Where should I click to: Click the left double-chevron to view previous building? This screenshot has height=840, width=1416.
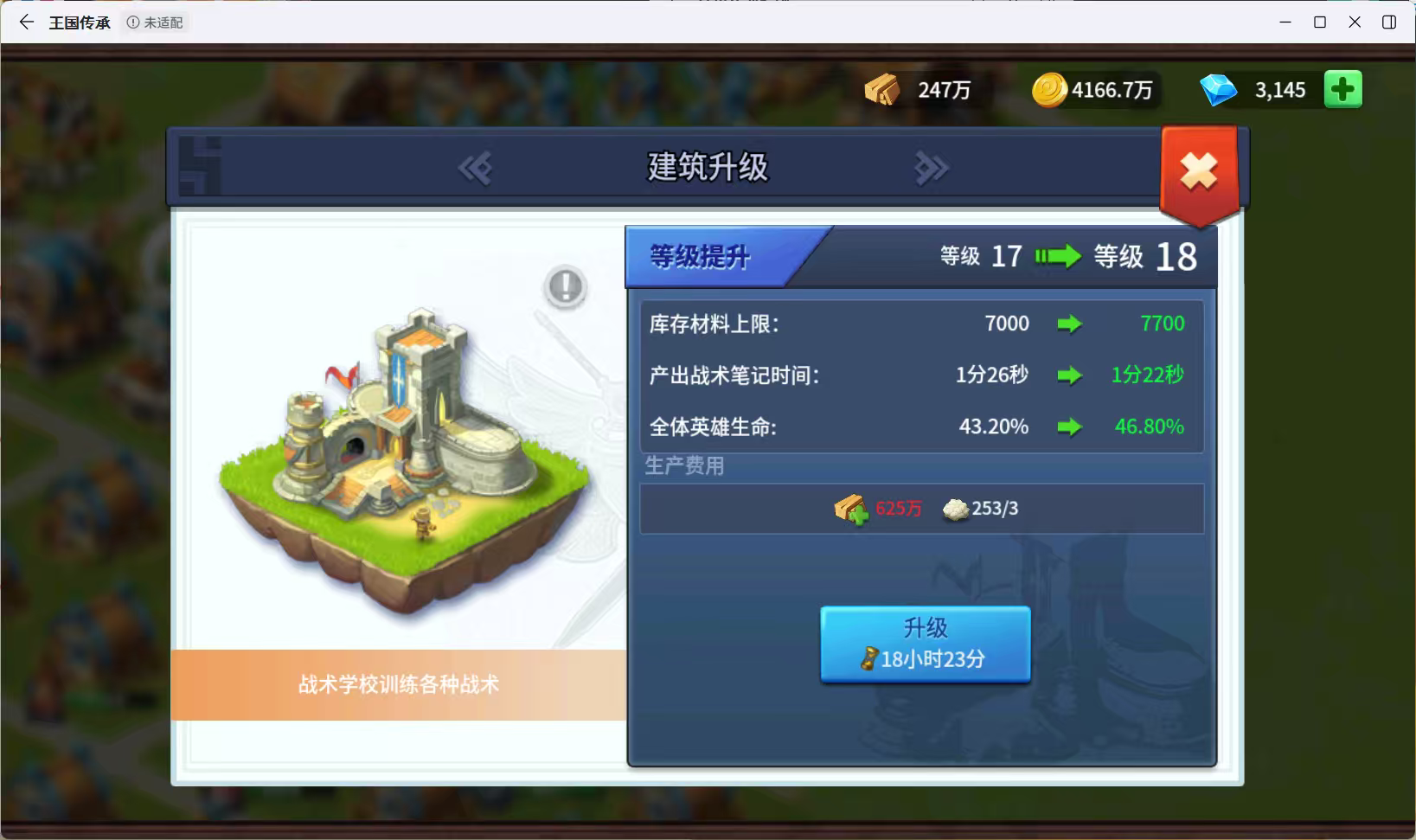coord(477,168)
